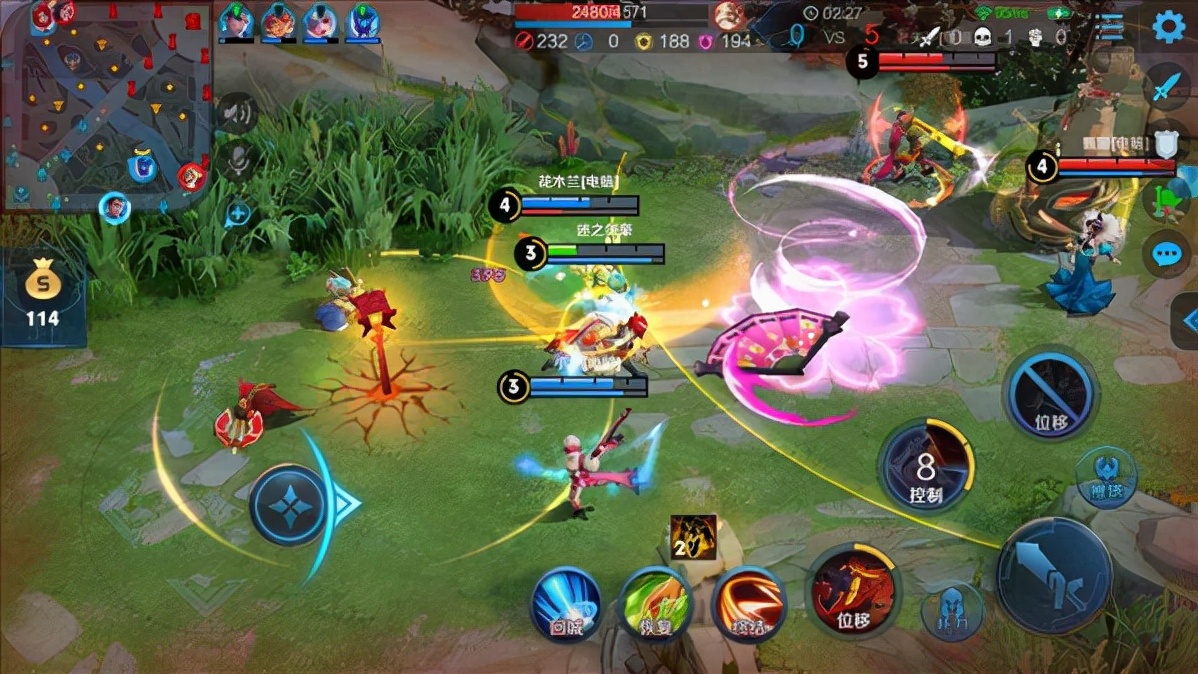Open the scoreboard bars icon
1198x674 pixels.
click(1108, 27)
